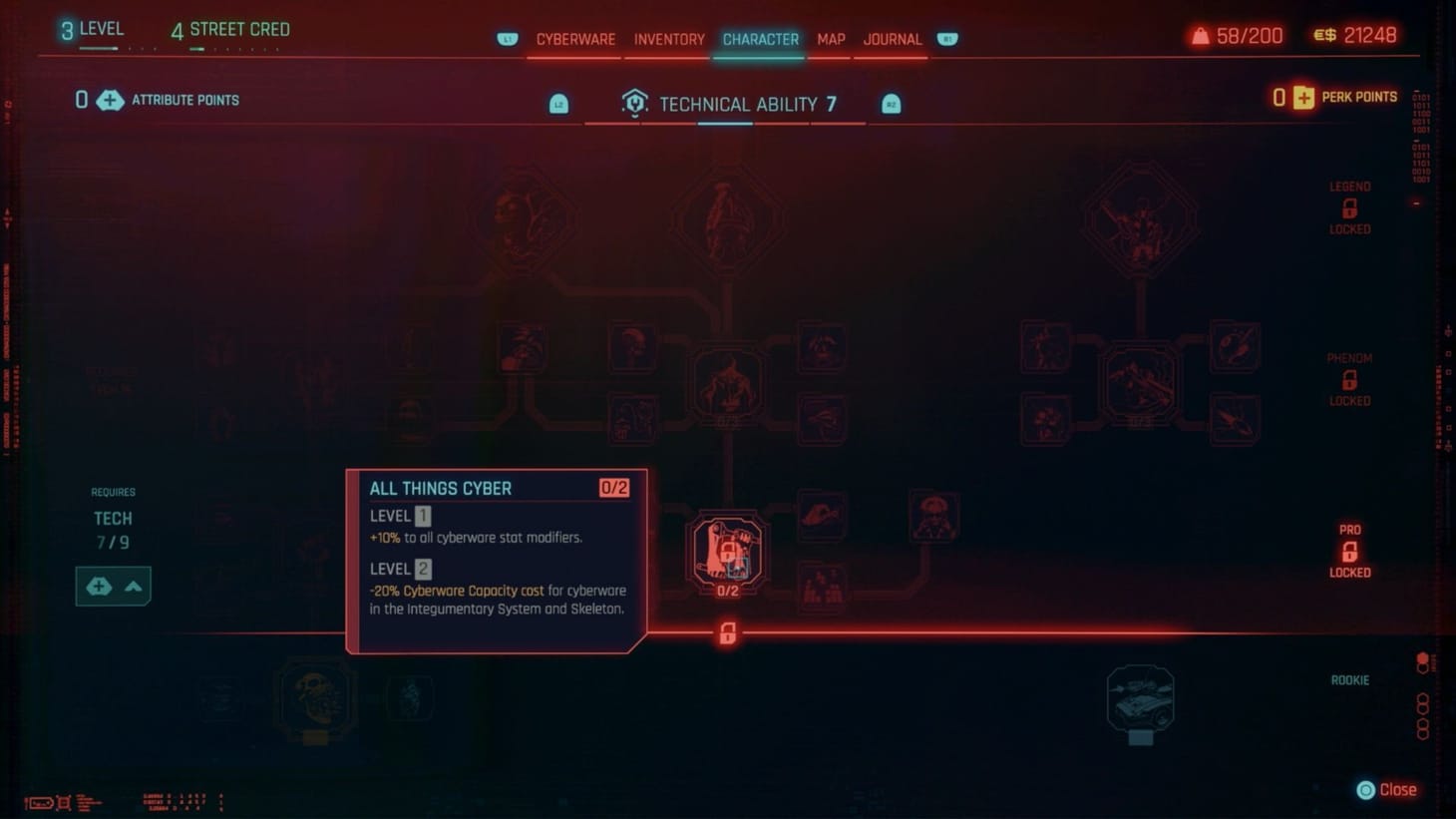1456x819 pixels.
Task: Click the Technical Ability shield icon
Action: [x=635, y=103]
